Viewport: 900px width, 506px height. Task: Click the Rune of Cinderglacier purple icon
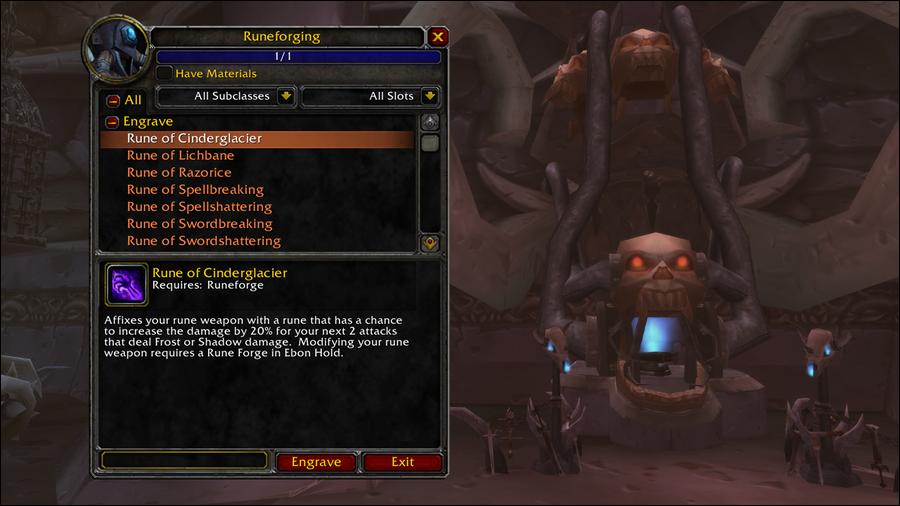(126, 284)
